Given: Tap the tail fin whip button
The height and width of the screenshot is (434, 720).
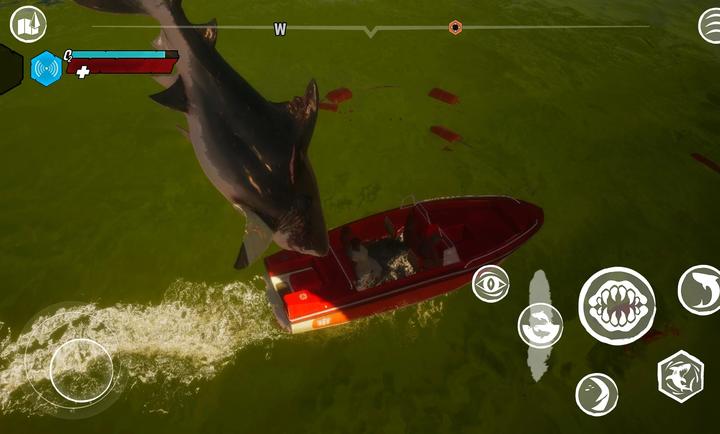Looking at the screenshot, I should point(597,393).
